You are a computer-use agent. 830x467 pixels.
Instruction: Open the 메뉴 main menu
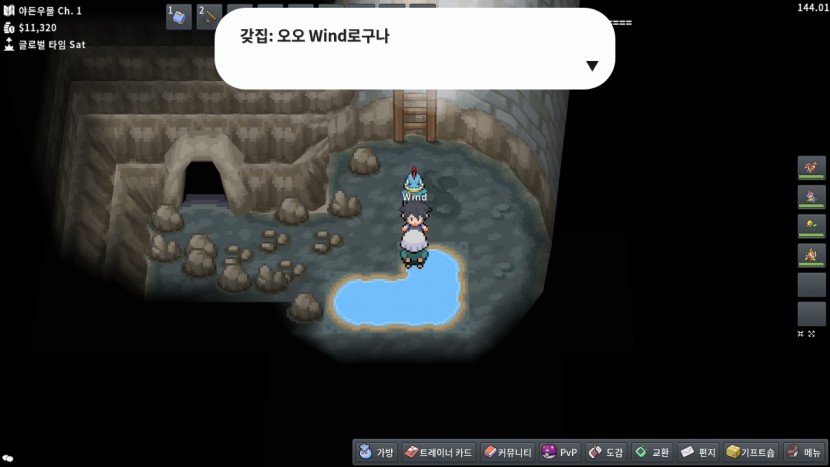(x=804, y=453)
